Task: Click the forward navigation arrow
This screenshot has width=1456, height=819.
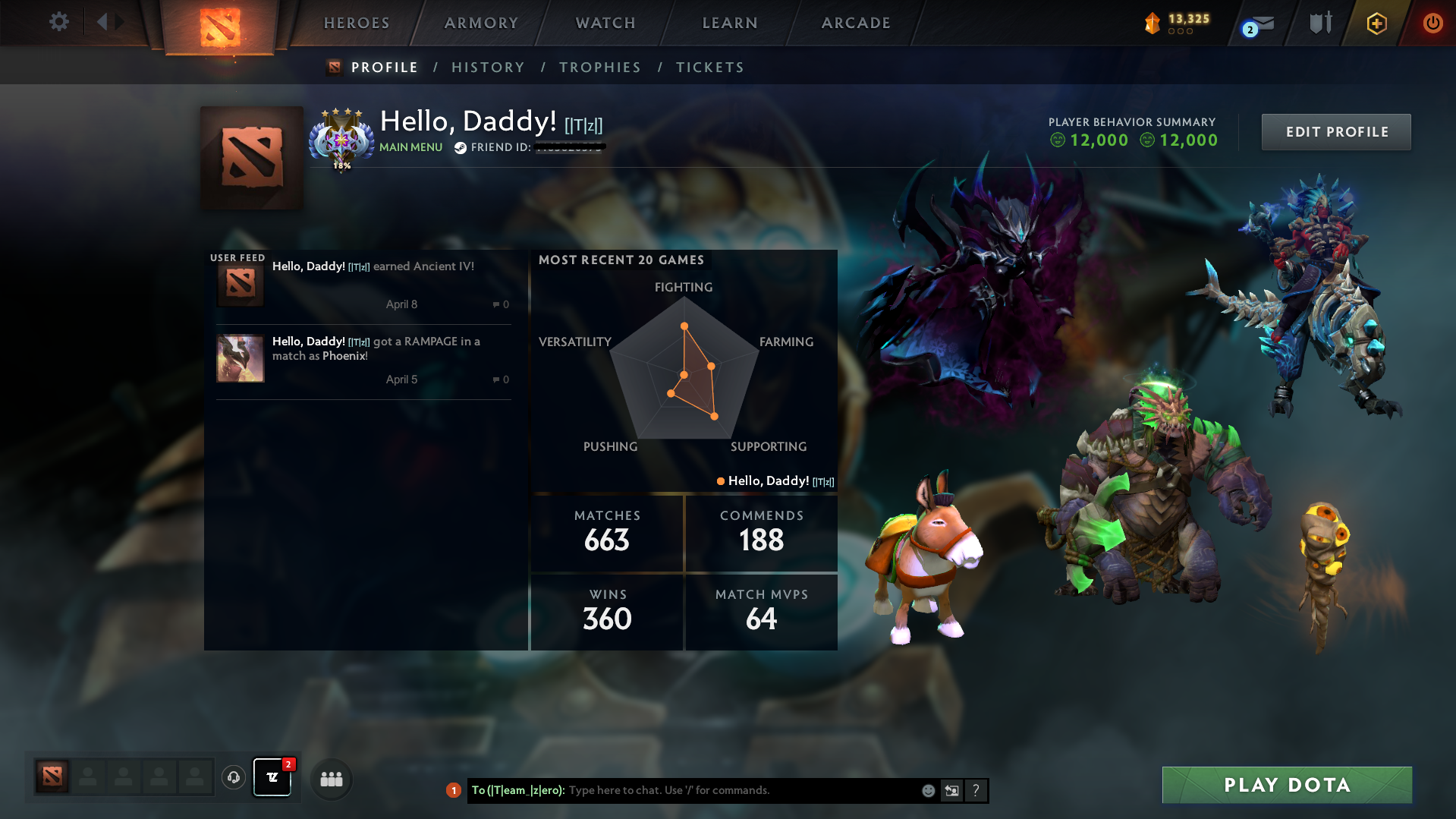Action: 119,22
